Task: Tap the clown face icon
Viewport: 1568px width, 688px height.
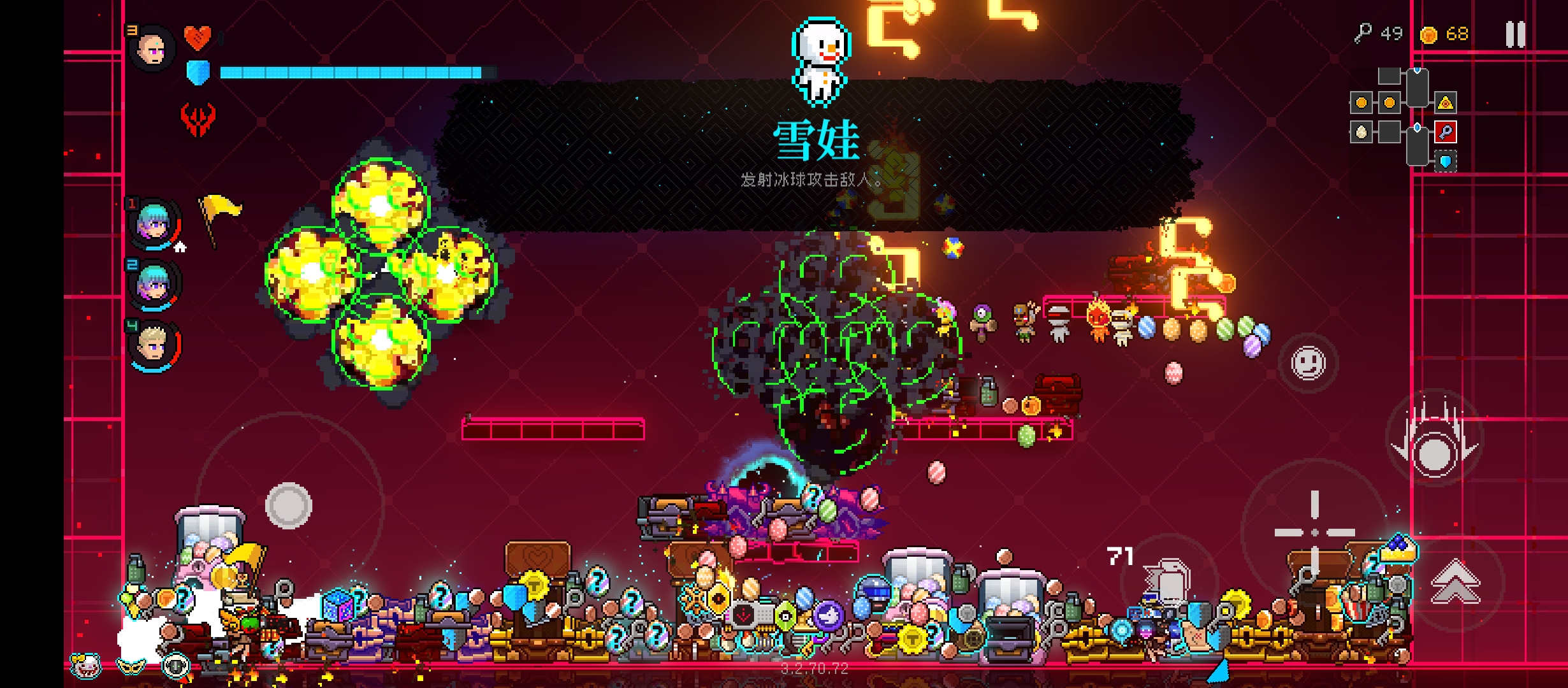Action: pos(87,666)
